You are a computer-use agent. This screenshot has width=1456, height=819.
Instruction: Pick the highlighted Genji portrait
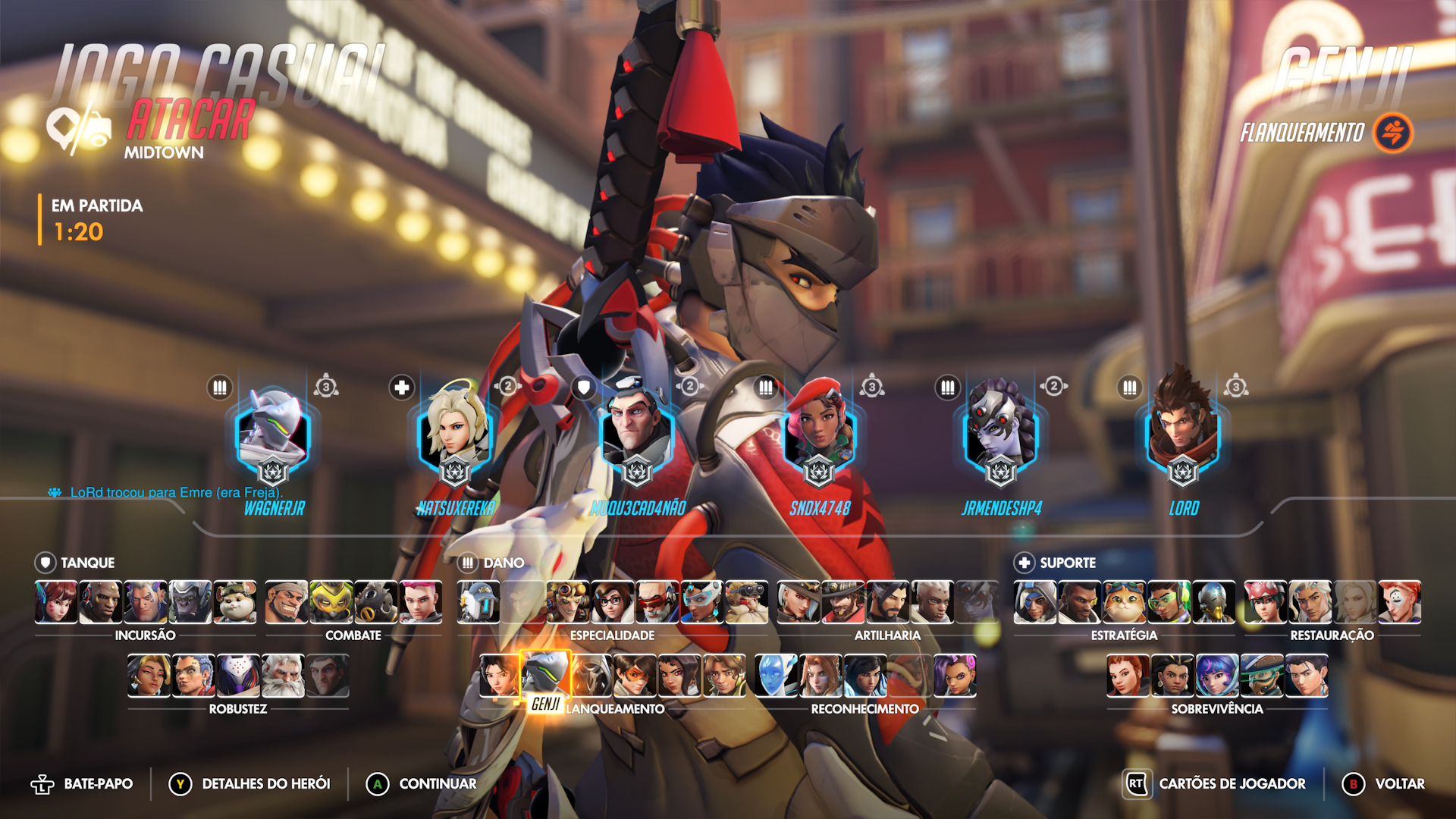click(545, 673)
